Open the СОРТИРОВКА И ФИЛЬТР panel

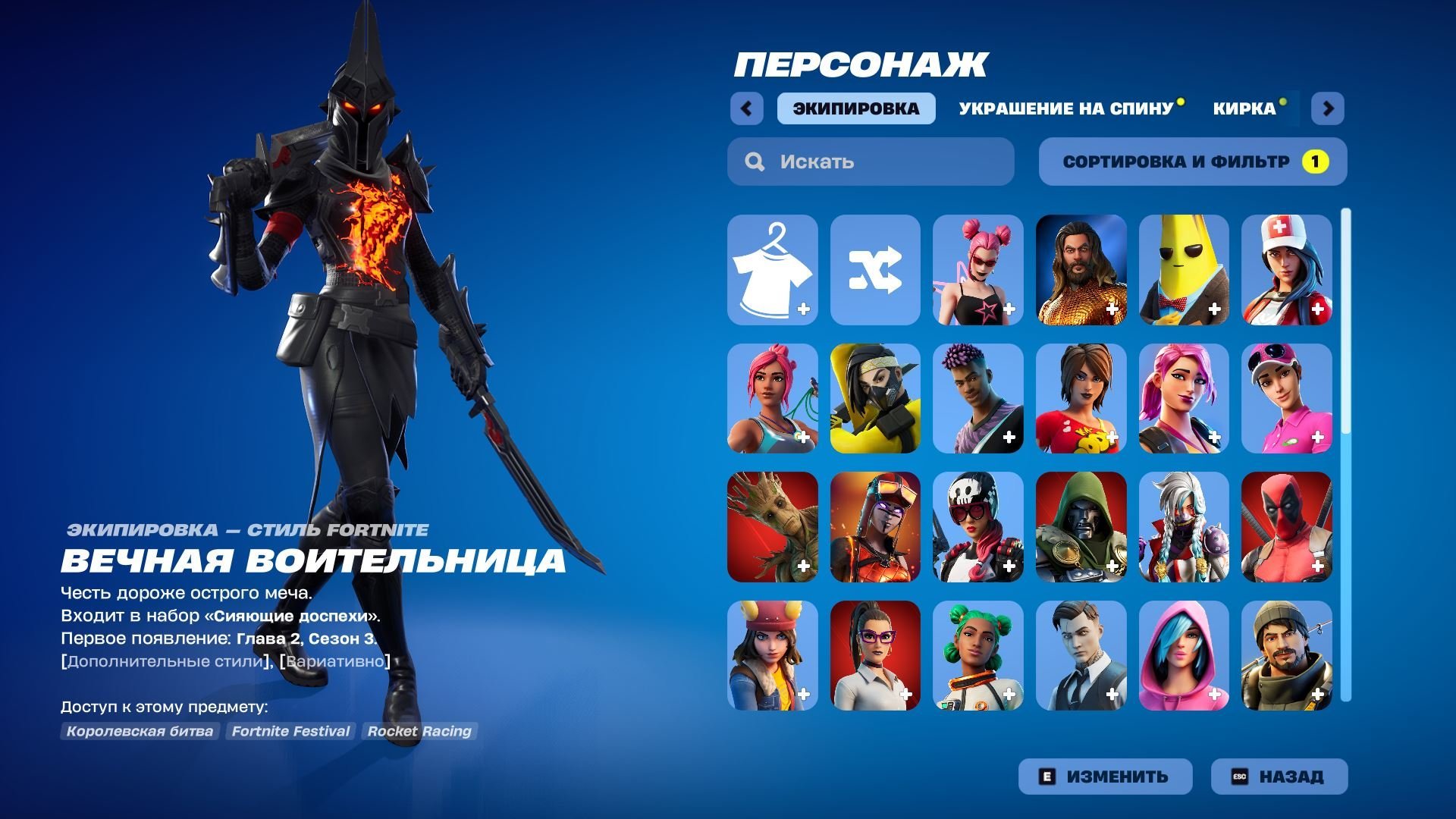1193,161
